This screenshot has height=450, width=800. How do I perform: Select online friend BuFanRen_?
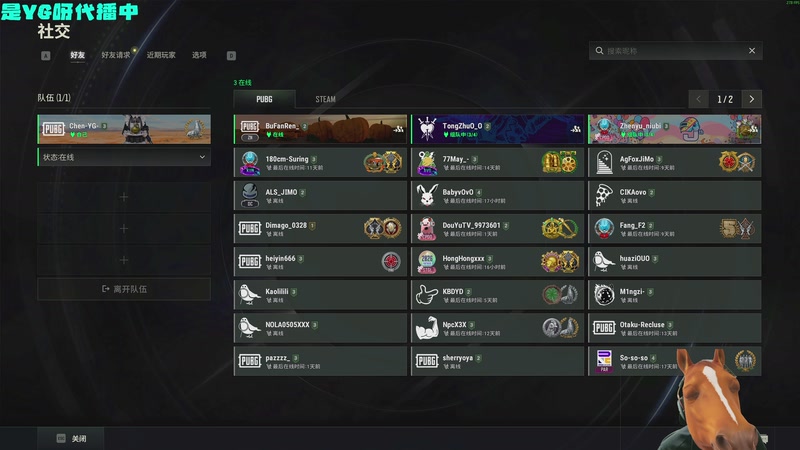coord(320,130)
